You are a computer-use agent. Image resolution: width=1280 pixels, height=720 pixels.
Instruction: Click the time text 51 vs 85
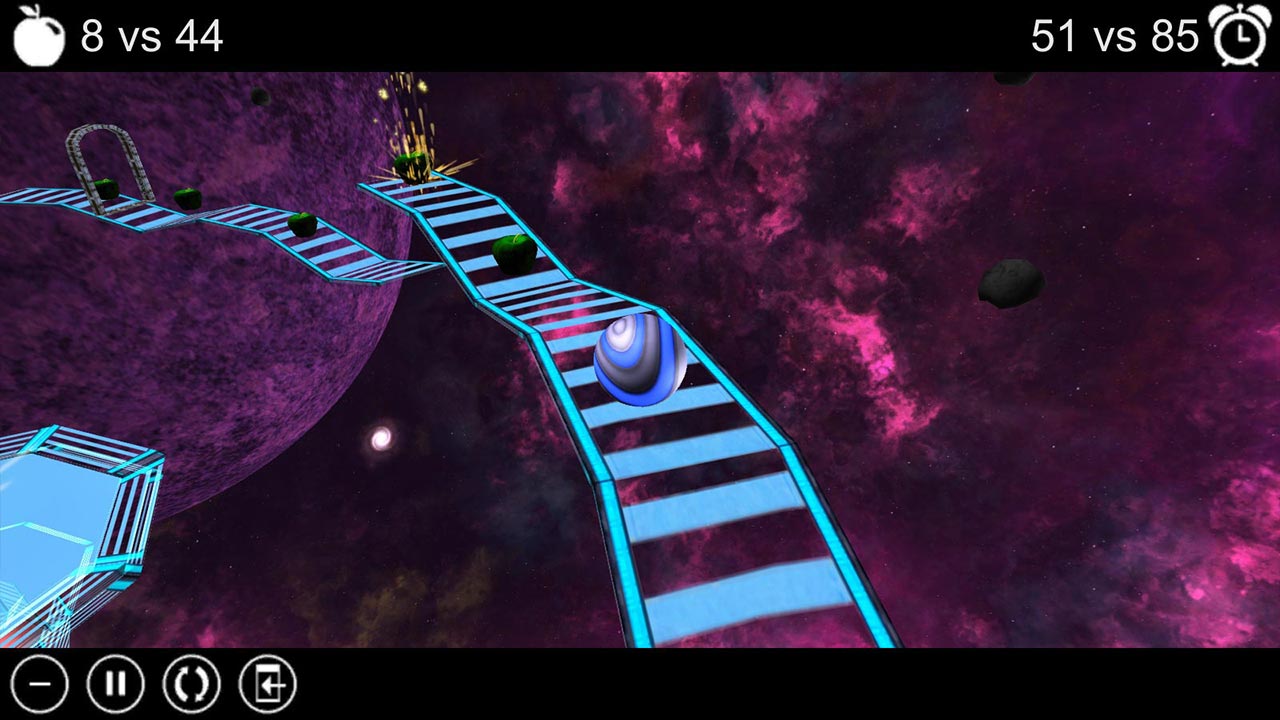point(1113,37)
